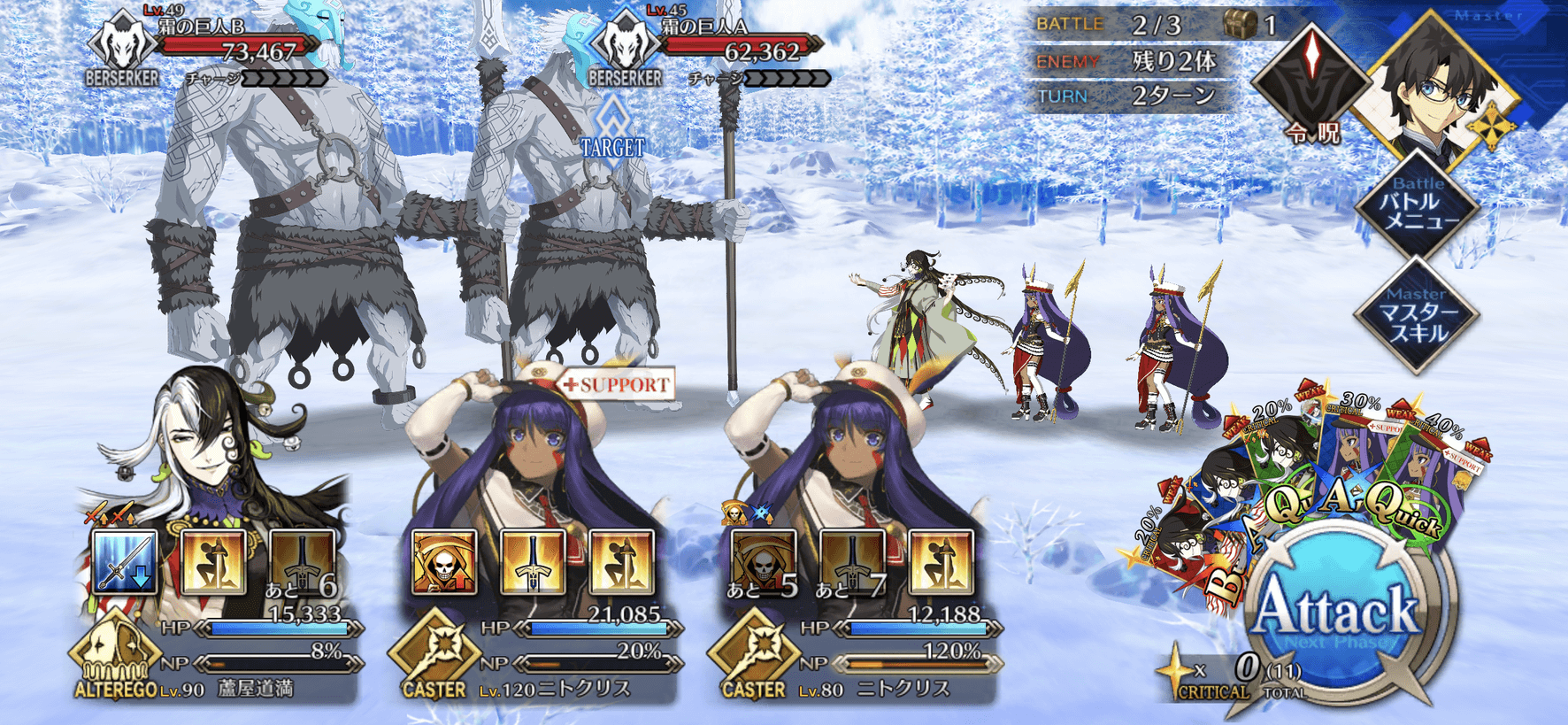Click the Master portrait in the corner
This screenshot has height=725, width=1568.
click(1438, 84)
